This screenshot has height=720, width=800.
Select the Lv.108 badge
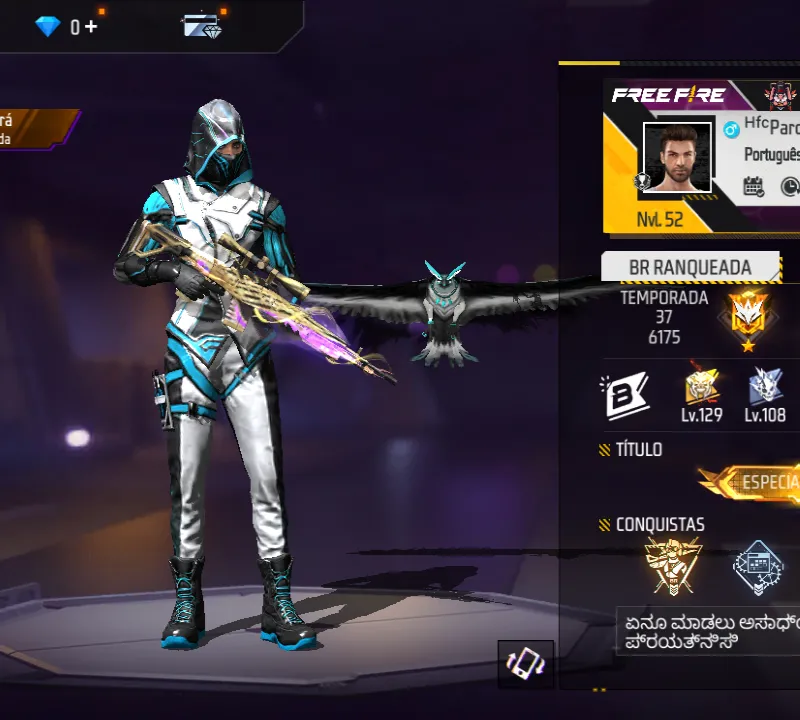pos(765,392)
